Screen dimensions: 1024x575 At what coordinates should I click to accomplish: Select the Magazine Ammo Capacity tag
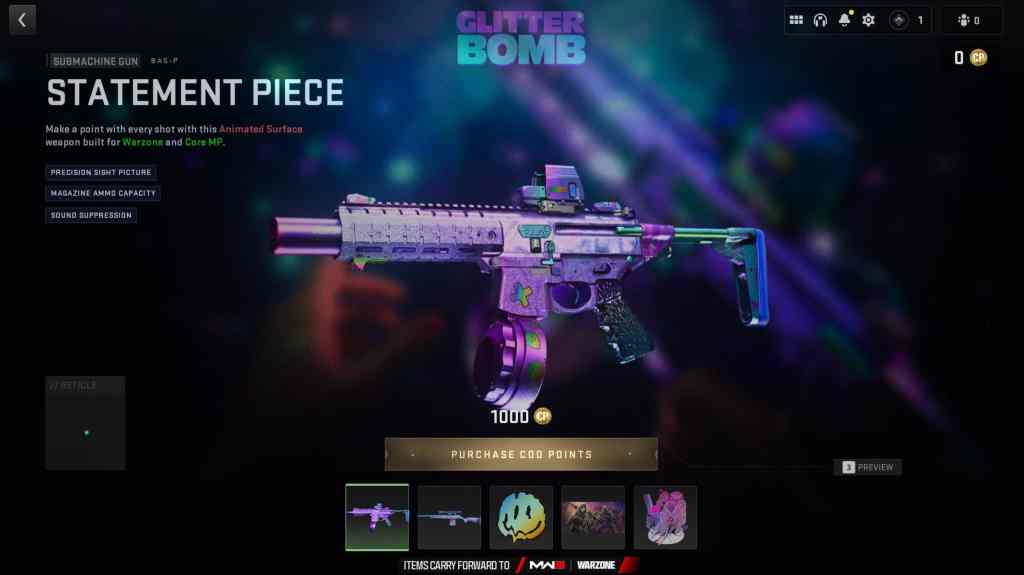[x=103, y=193]
